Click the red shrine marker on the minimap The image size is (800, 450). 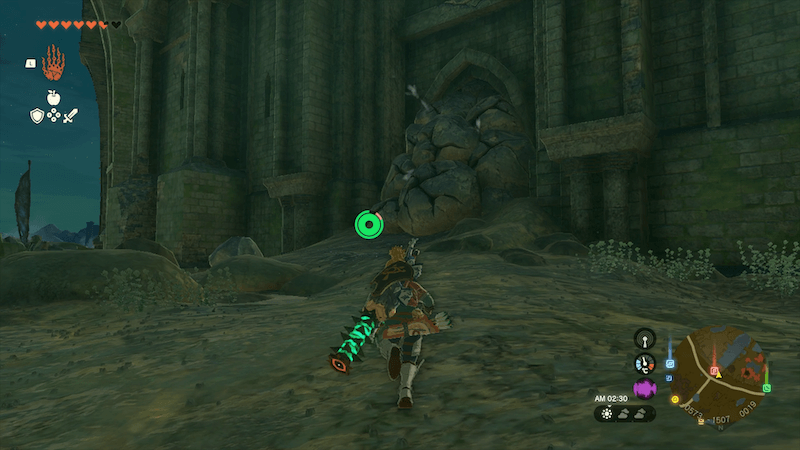point(714,372)
